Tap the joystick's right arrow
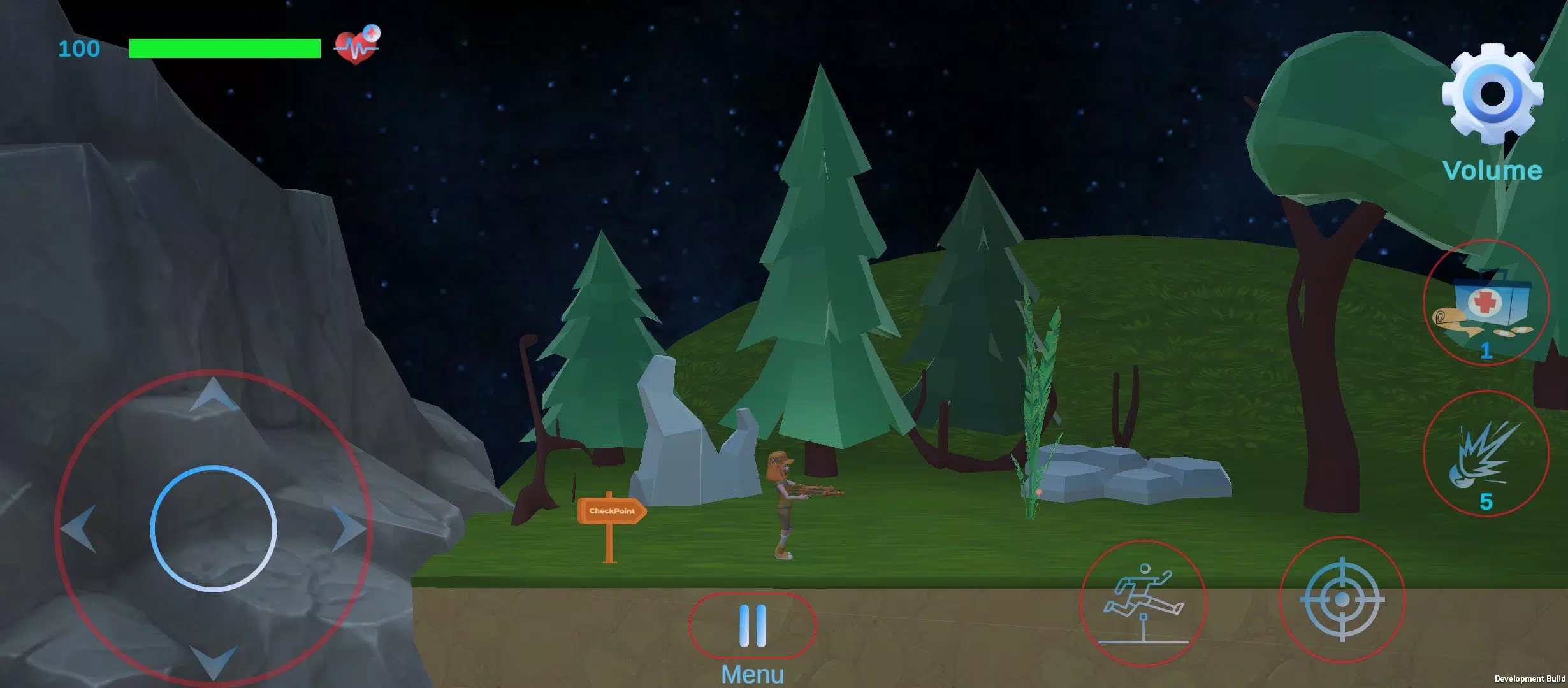Image resolution: width=1568 pixels, height=688 pixels. click(x=348, y=528)
